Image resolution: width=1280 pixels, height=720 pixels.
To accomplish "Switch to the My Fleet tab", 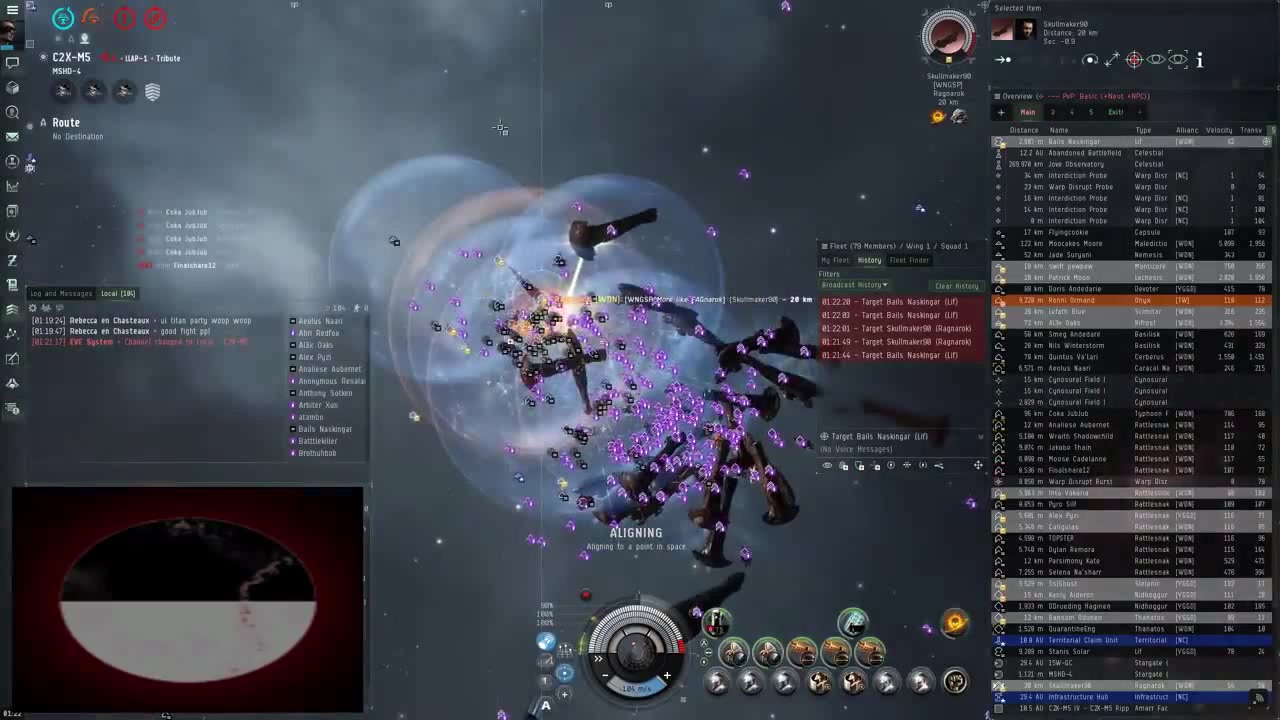I will (x=835, y=260).
